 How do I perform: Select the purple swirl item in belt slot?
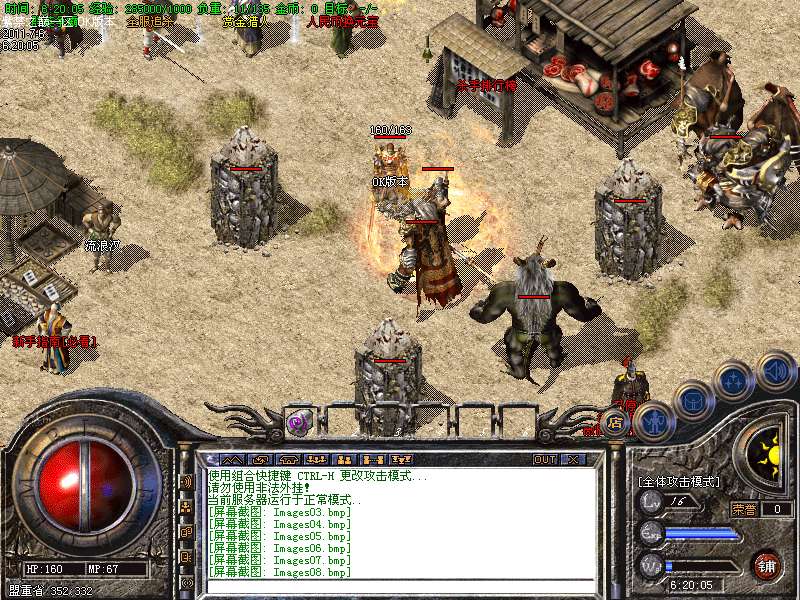click(x=299, y=422)
